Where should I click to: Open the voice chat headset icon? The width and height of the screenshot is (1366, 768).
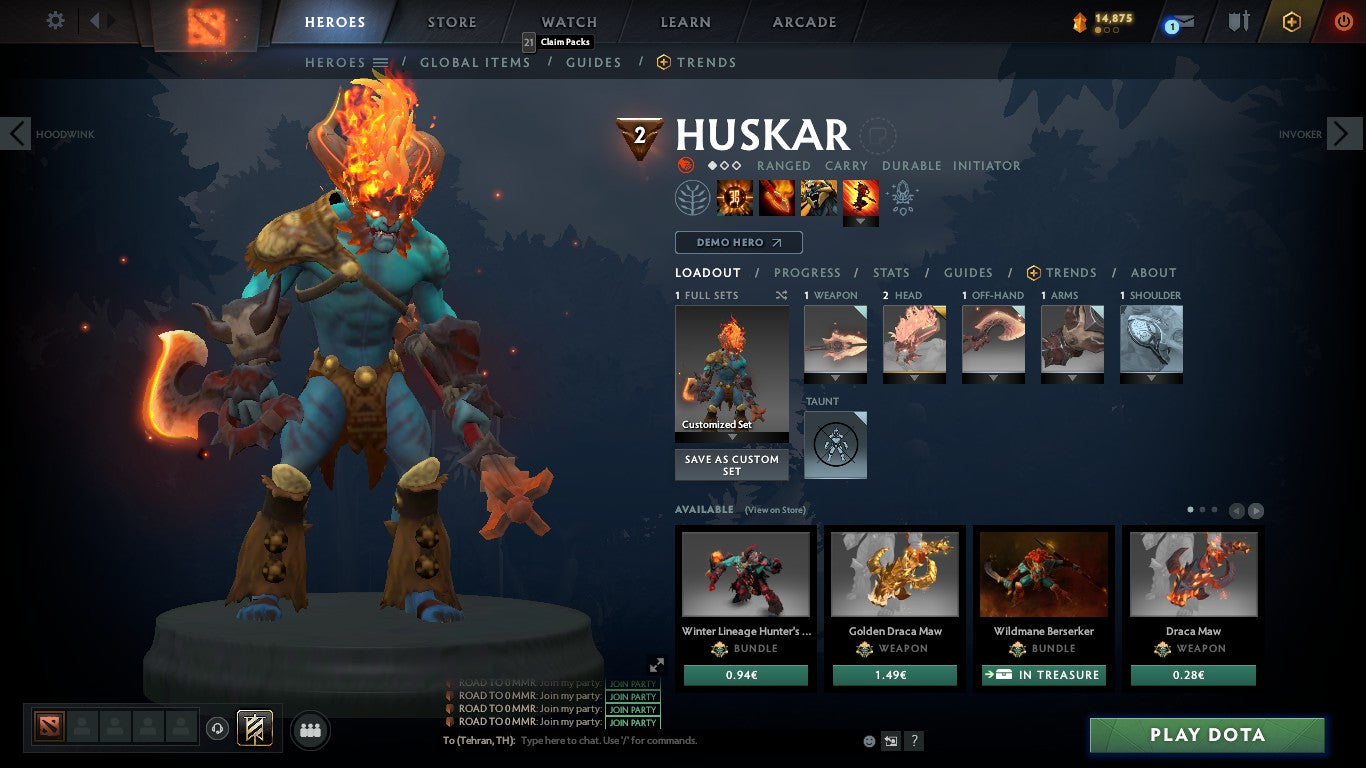[x=217, y=730]
